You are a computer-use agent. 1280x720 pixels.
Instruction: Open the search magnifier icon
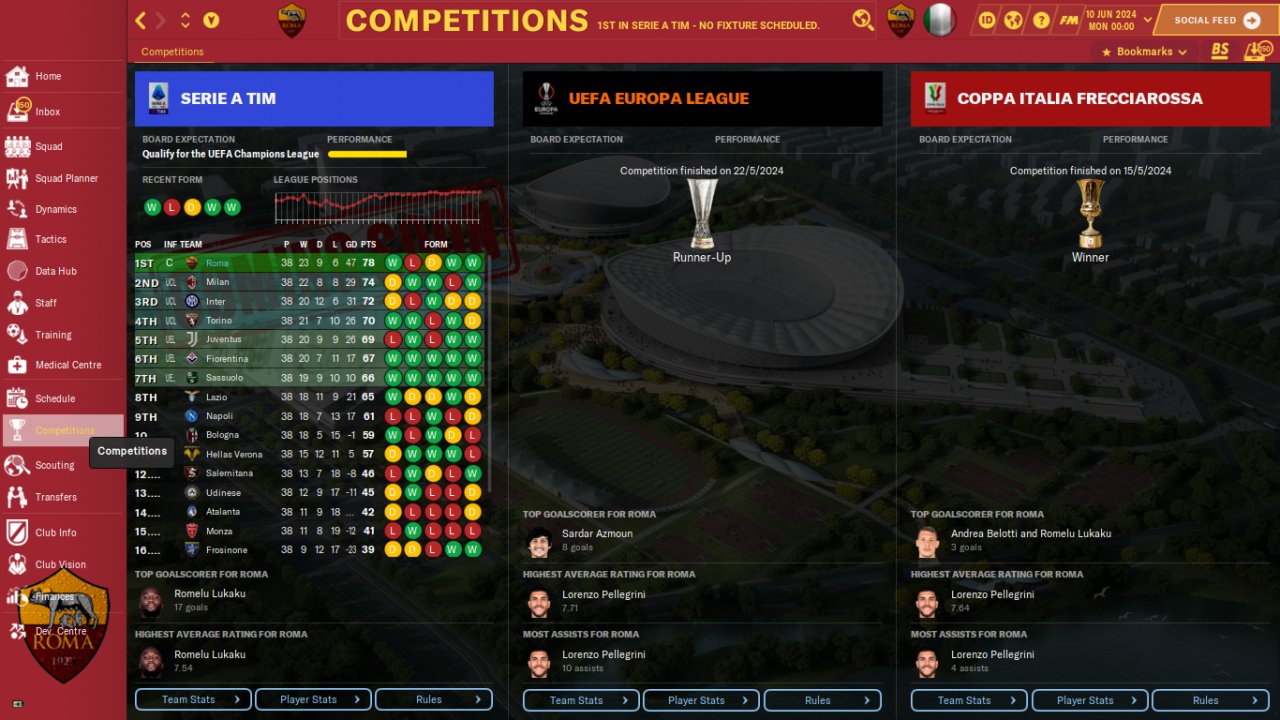862,20
